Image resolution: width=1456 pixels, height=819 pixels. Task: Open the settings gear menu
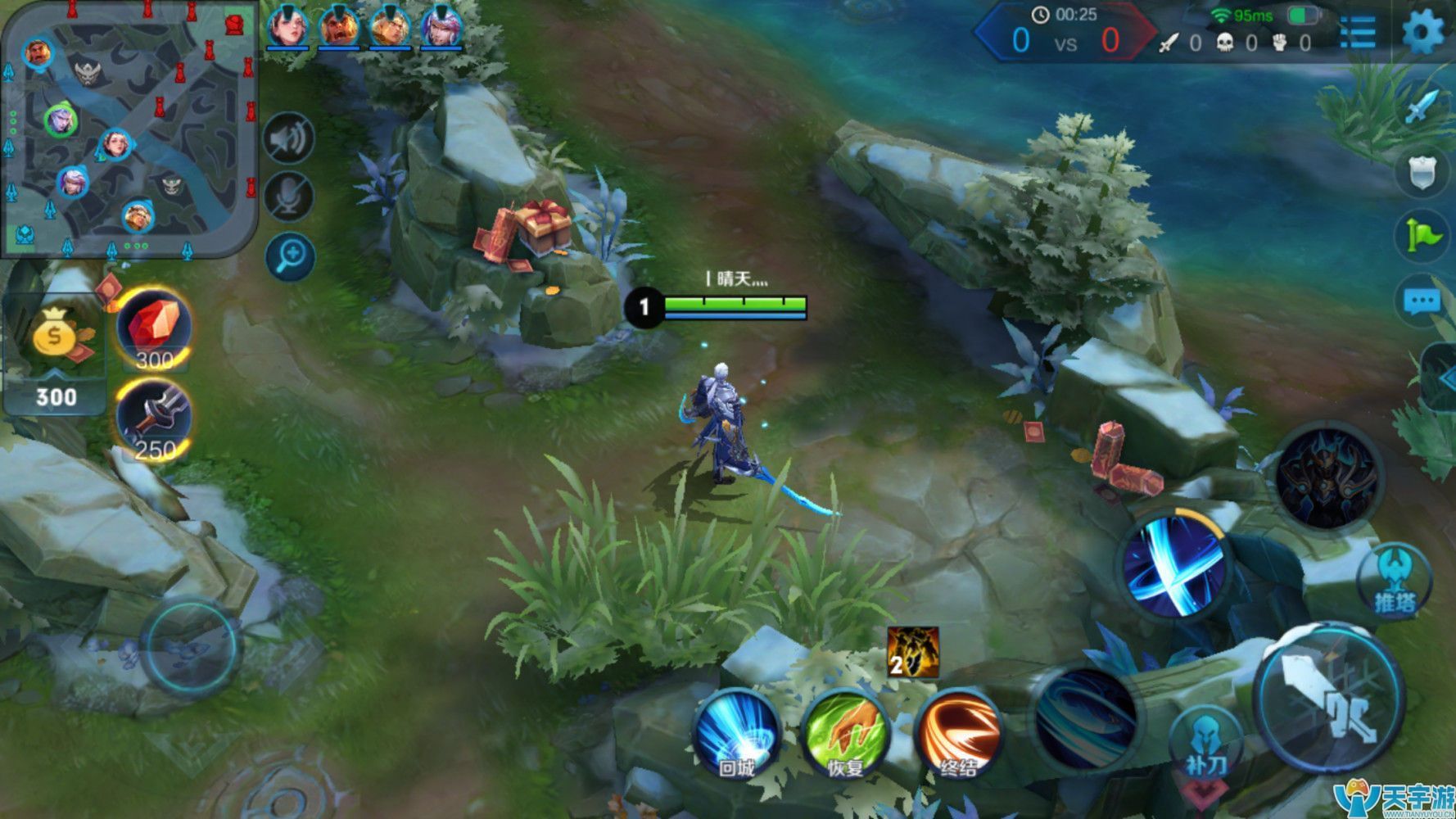[x=1423, y=33]
